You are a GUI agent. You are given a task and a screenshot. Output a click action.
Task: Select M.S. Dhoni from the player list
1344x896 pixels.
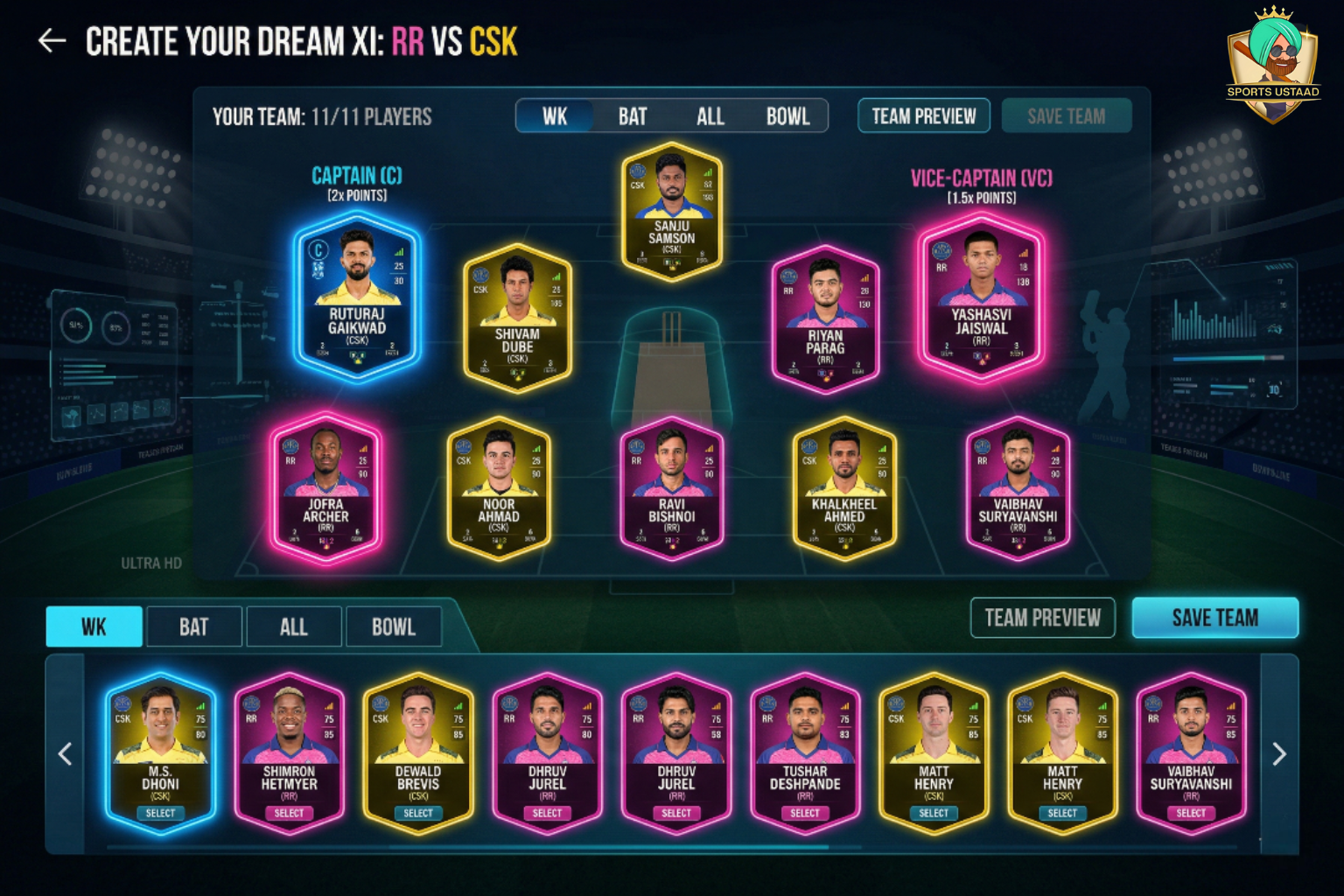160,813
